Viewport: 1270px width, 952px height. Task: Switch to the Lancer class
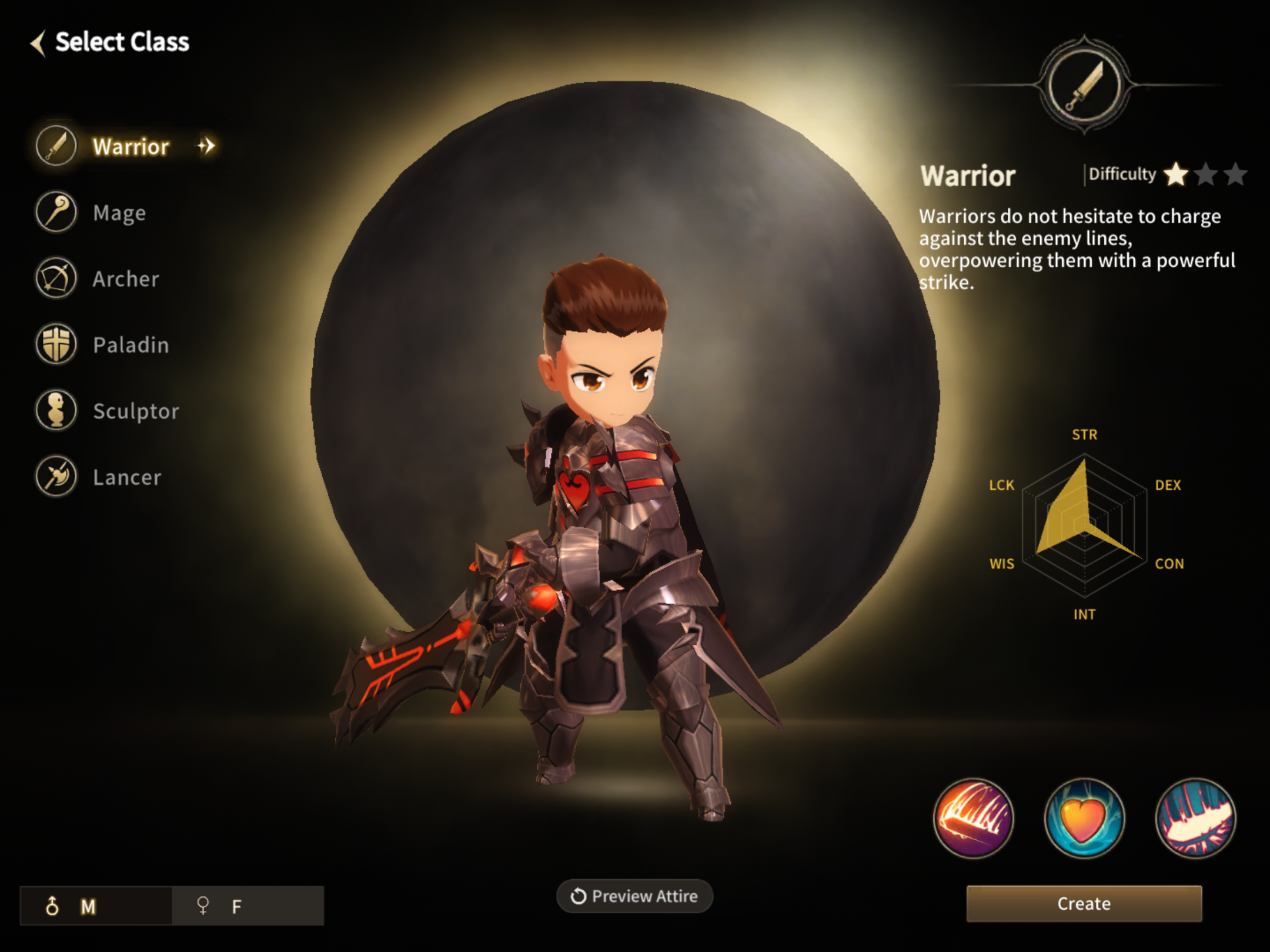tap(126, 477)
